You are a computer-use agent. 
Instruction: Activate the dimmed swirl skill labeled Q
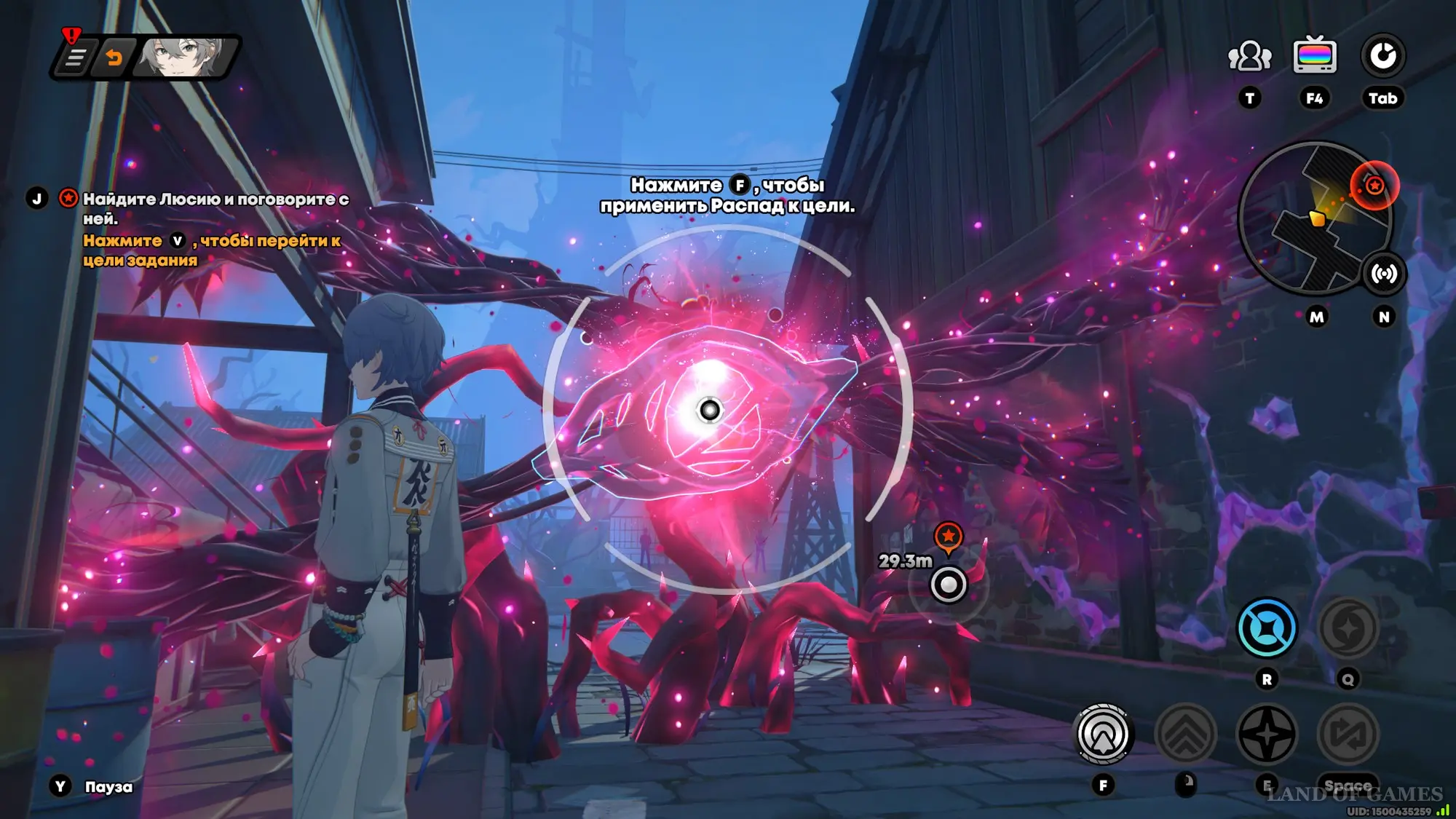pos(1348,628)
